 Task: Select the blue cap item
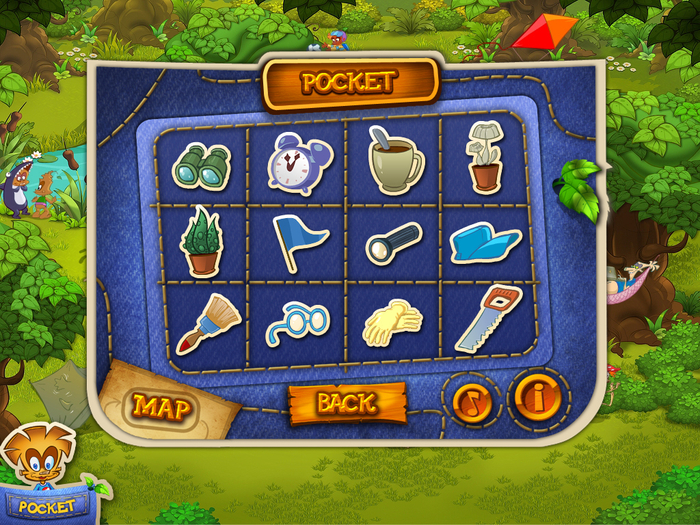pos(486,242)
